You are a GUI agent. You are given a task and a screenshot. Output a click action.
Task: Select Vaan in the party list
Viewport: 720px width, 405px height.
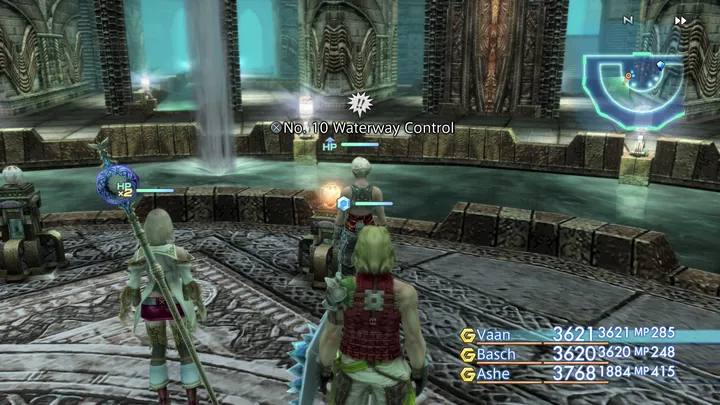[496, 335]
